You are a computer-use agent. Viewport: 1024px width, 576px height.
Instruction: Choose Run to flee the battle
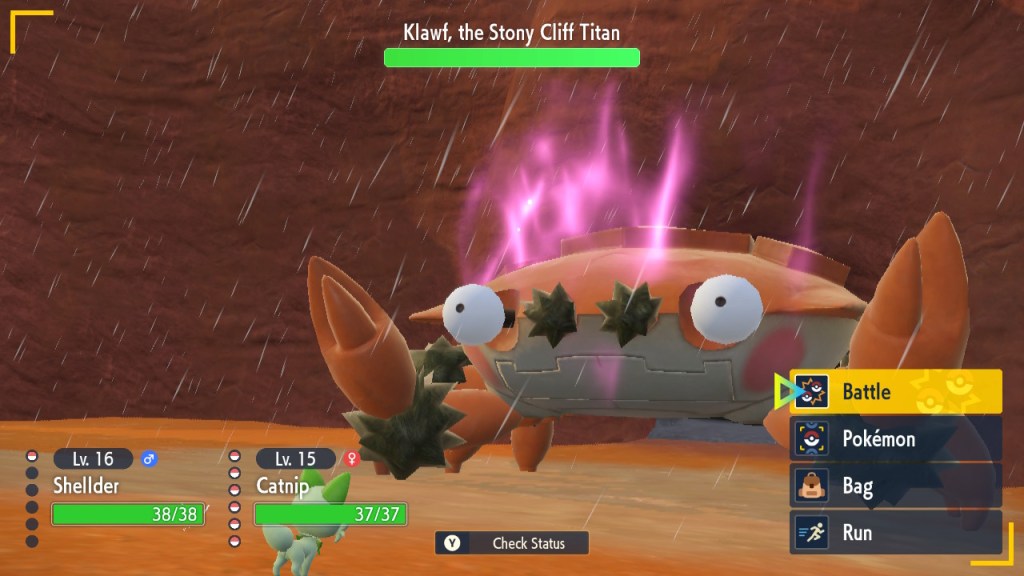[896, 532]
